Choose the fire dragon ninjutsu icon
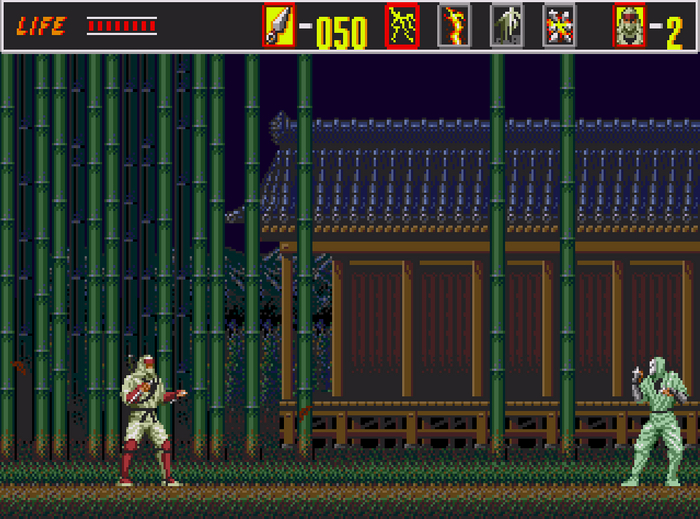700x519 pixels. 454,26
